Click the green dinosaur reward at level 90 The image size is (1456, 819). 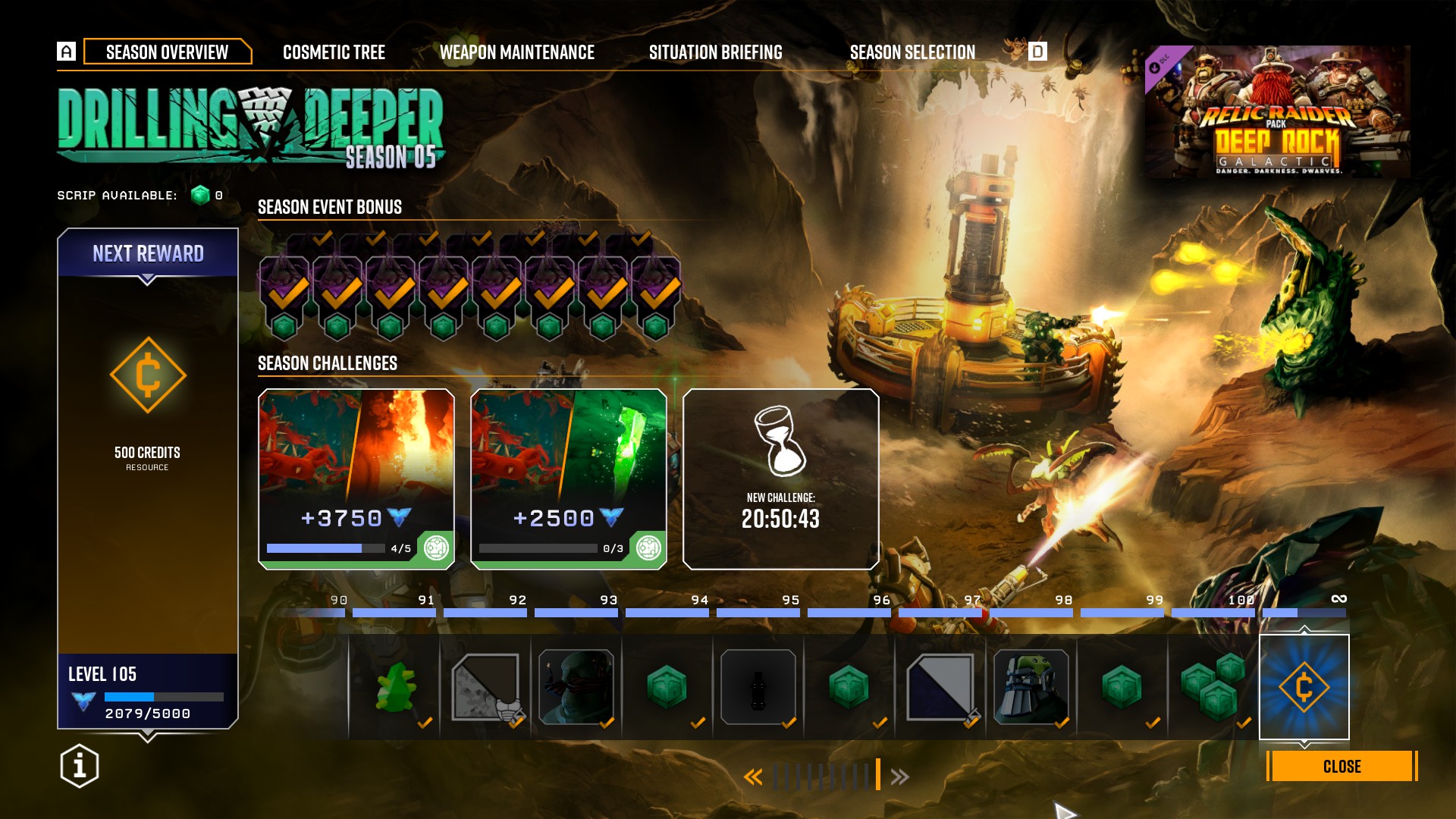coord(395,687)
